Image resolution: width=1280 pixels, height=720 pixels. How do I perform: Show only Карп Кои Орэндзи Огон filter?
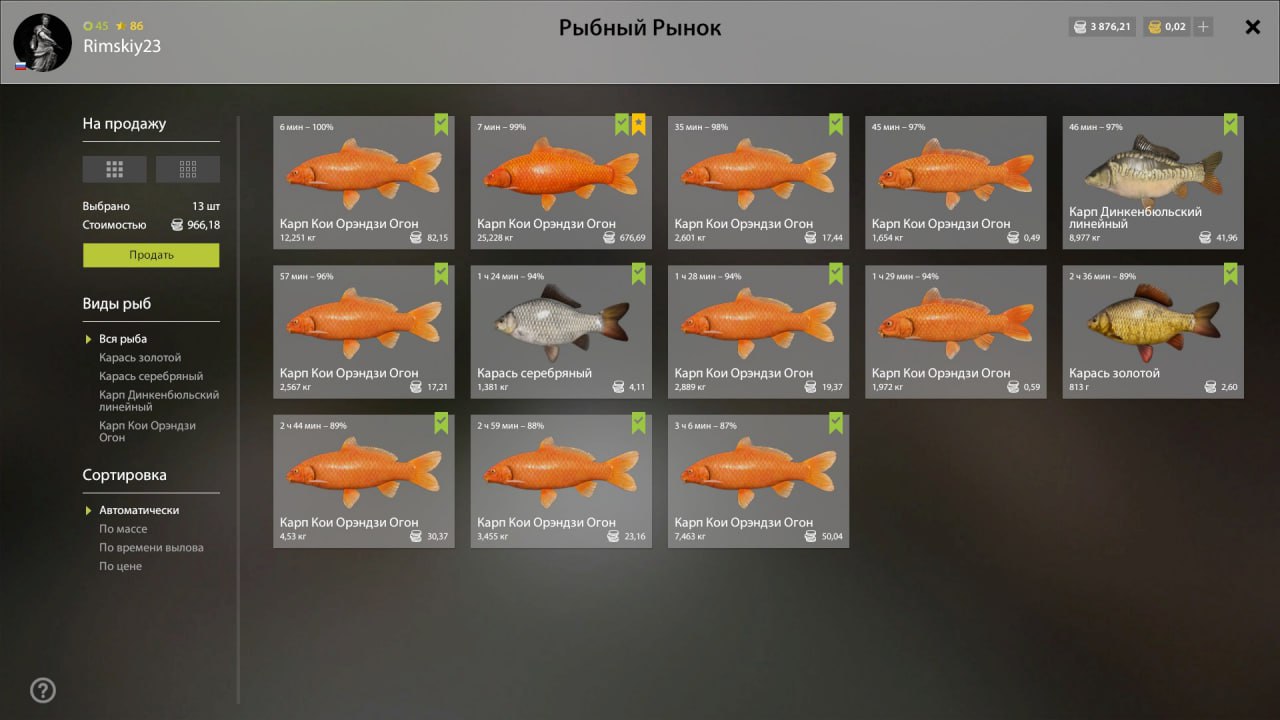pos(147,431)
